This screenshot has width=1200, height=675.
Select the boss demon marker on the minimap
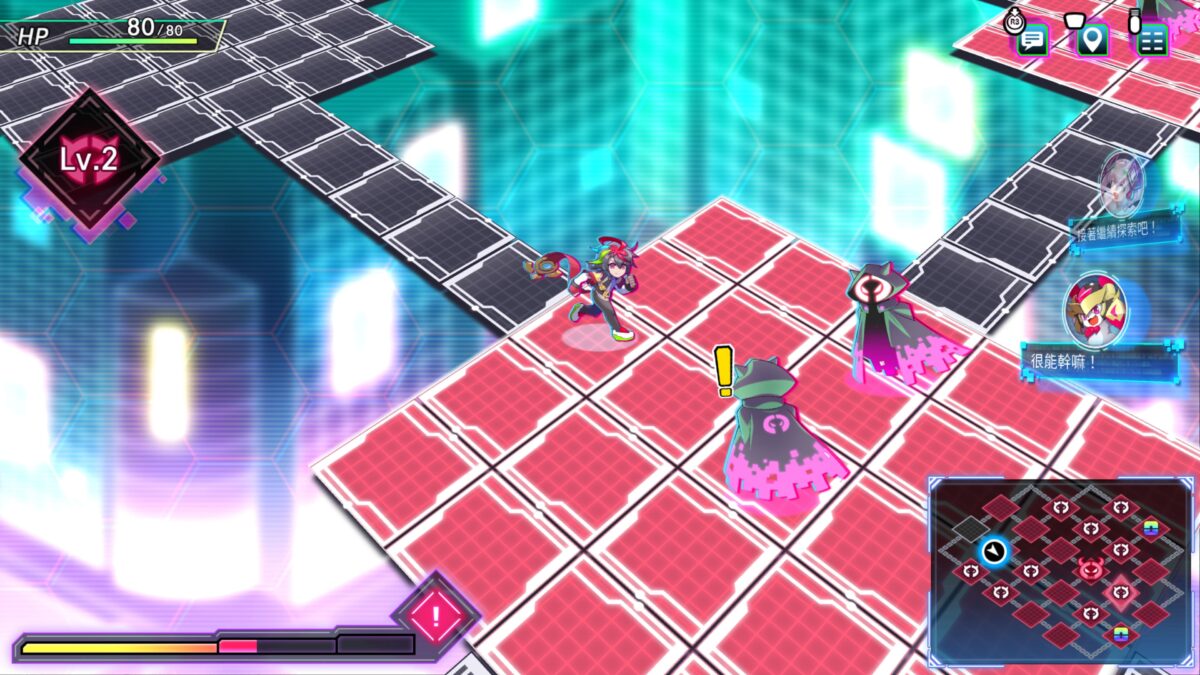click(x=1091, y=570)
